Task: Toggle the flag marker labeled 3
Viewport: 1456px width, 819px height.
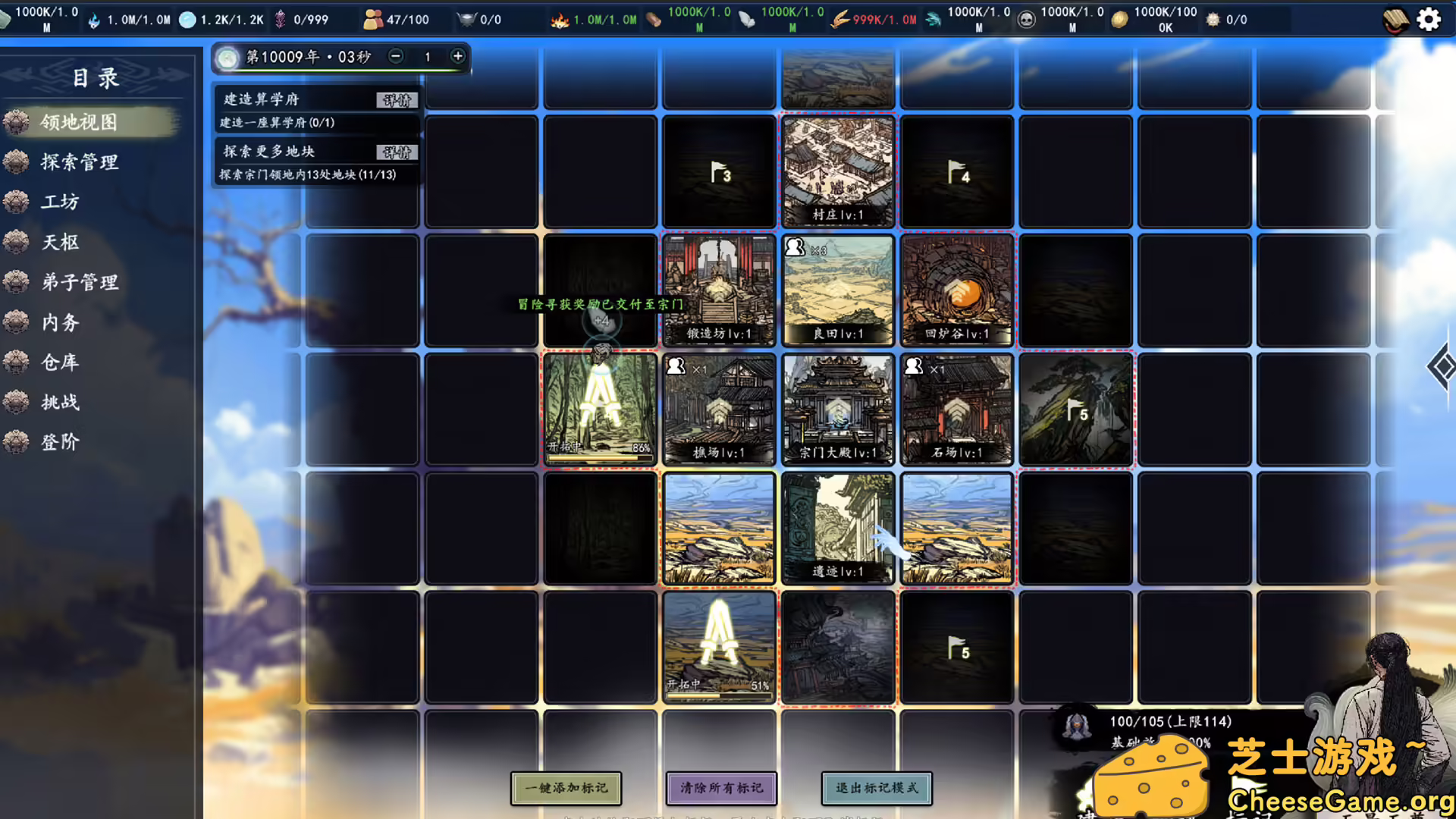Action: tap(719, 173)
